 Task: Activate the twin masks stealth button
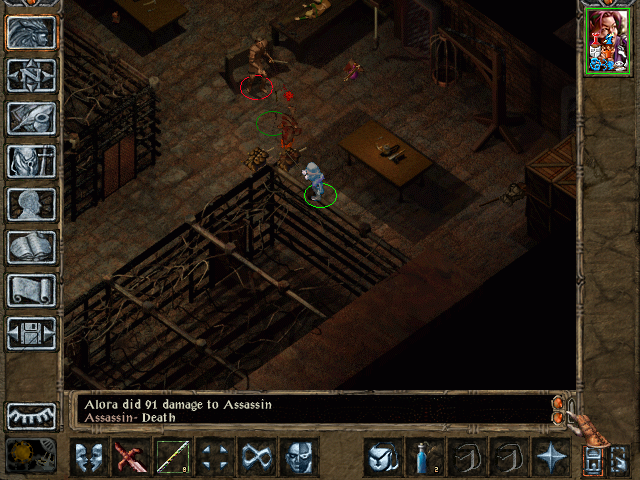(x=88, y=457)
